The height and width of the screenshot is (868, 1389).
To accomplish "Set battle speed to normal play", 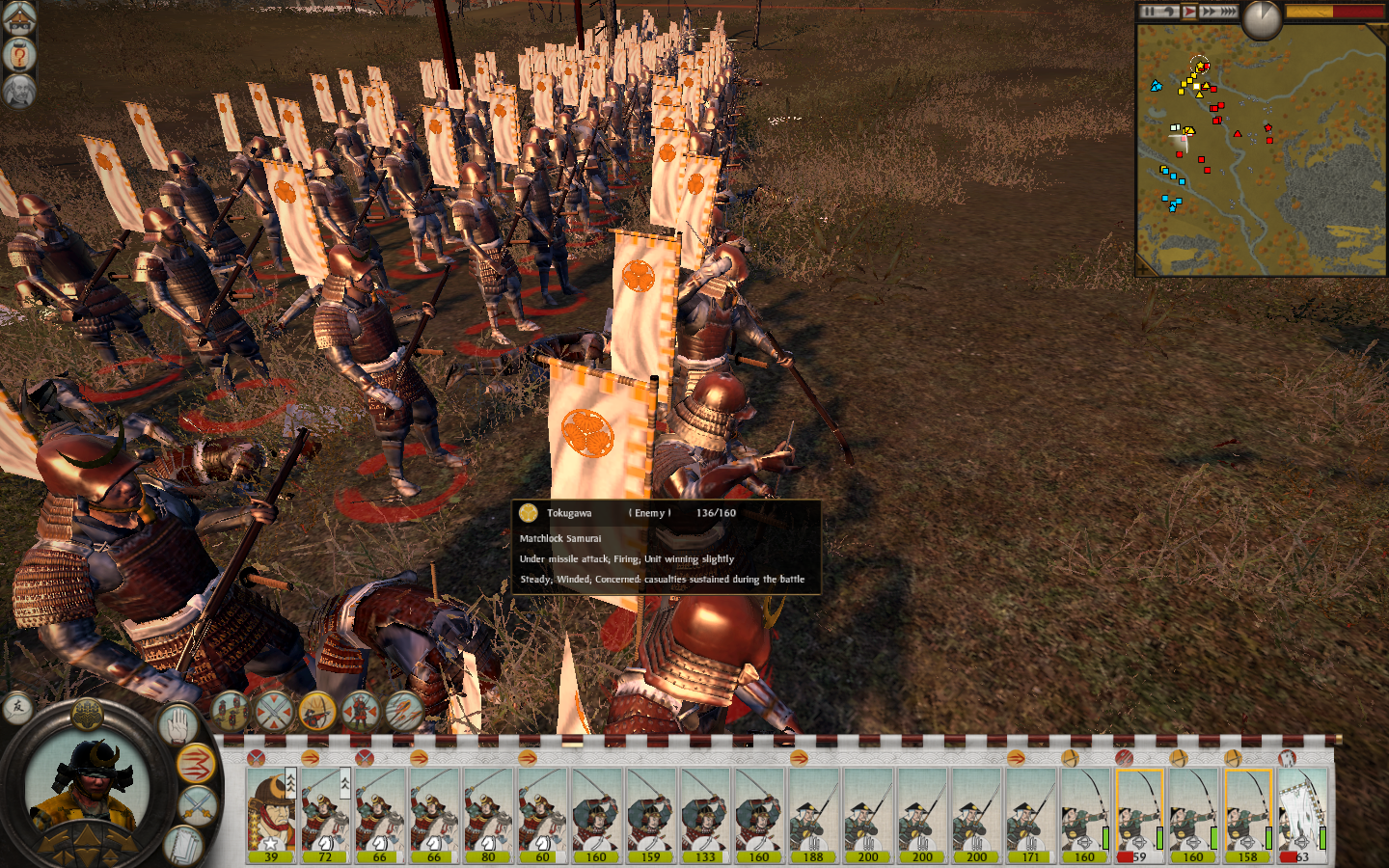I will (1189, 12).
